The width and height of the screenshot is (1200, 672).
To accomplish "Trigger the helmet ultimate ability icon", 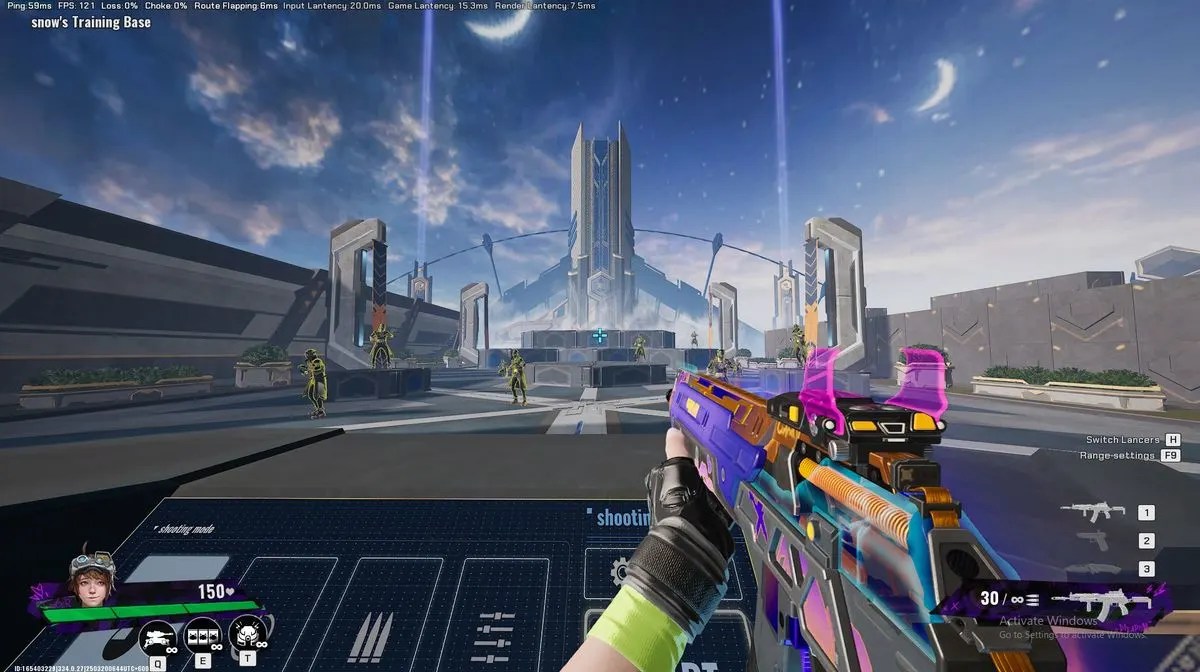I will pyautogui.click(x=246, y=634).
